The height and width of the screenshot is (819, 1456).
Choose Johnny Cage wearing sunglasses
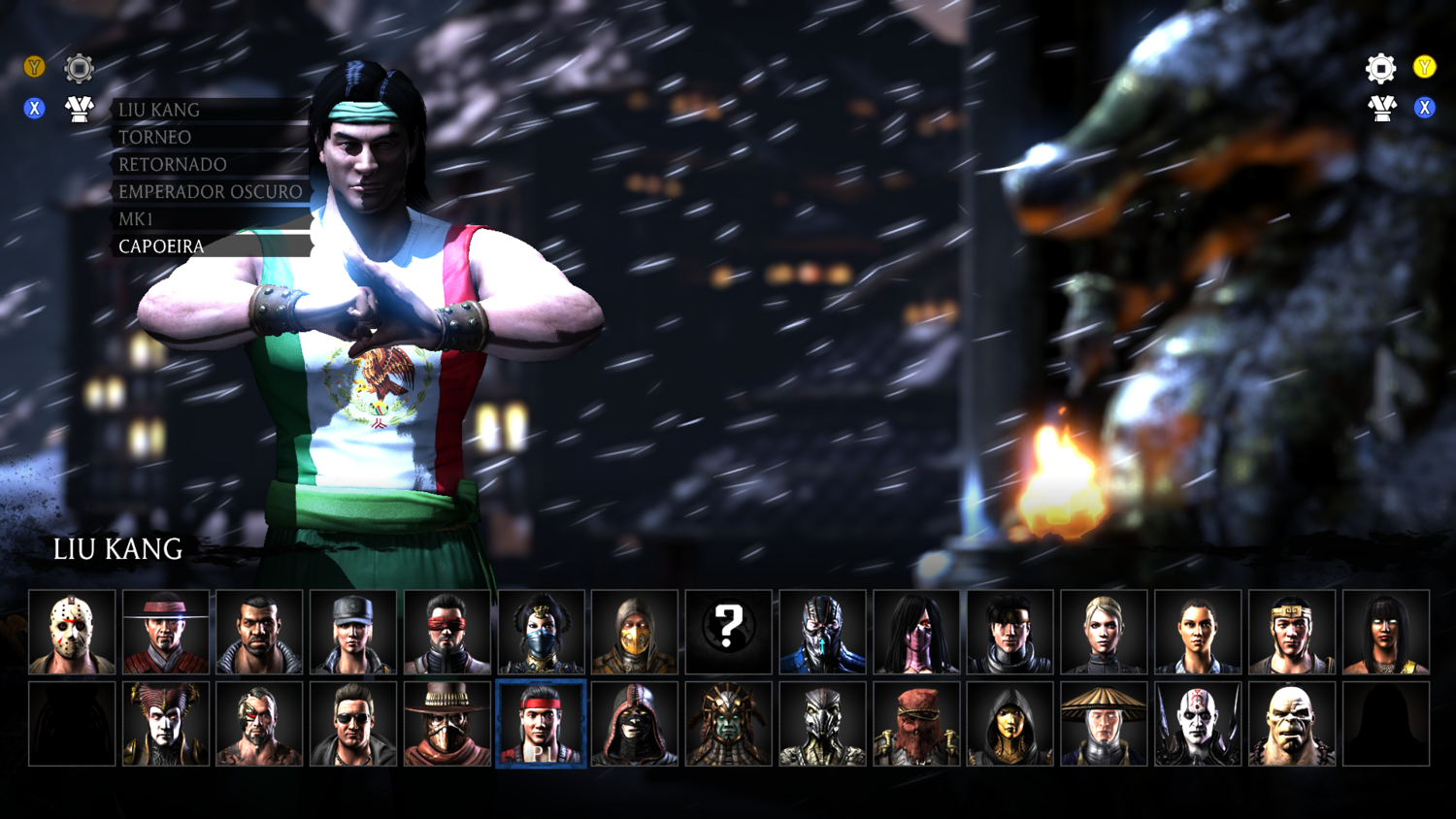pos(353,724)
